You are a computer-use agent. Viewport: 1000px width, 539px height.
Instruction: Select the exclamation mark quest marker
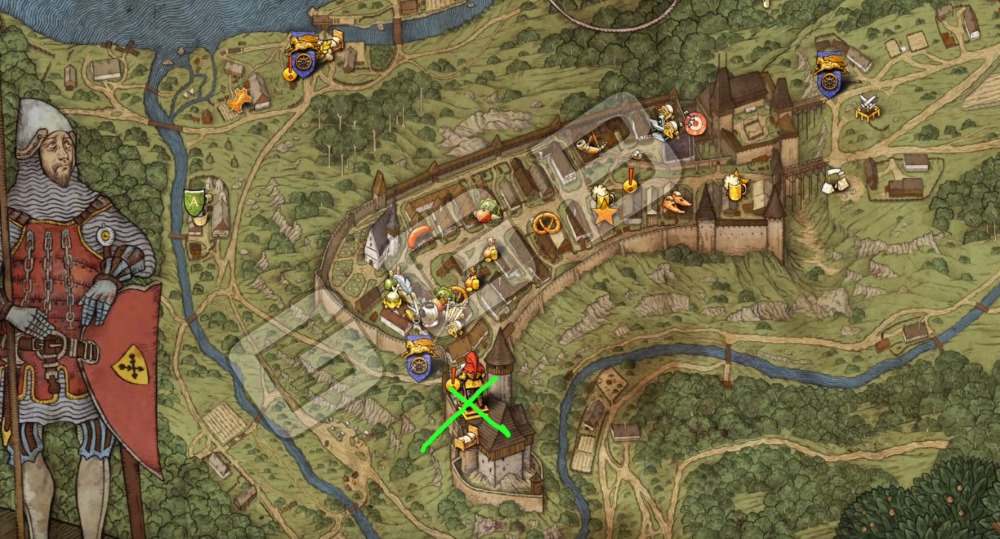pyautogui.click(x=631, y=181)
